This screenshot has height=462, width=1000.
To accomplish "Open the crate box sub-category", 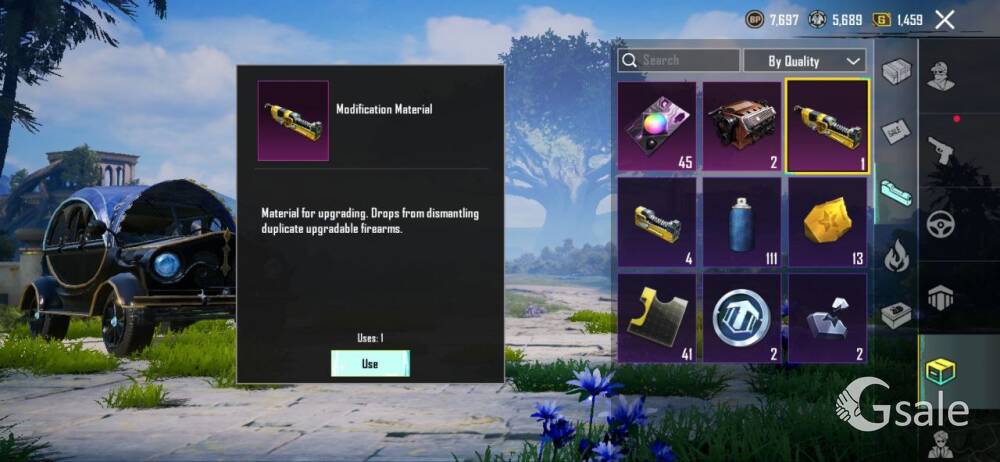I will [x=896, y=72].
